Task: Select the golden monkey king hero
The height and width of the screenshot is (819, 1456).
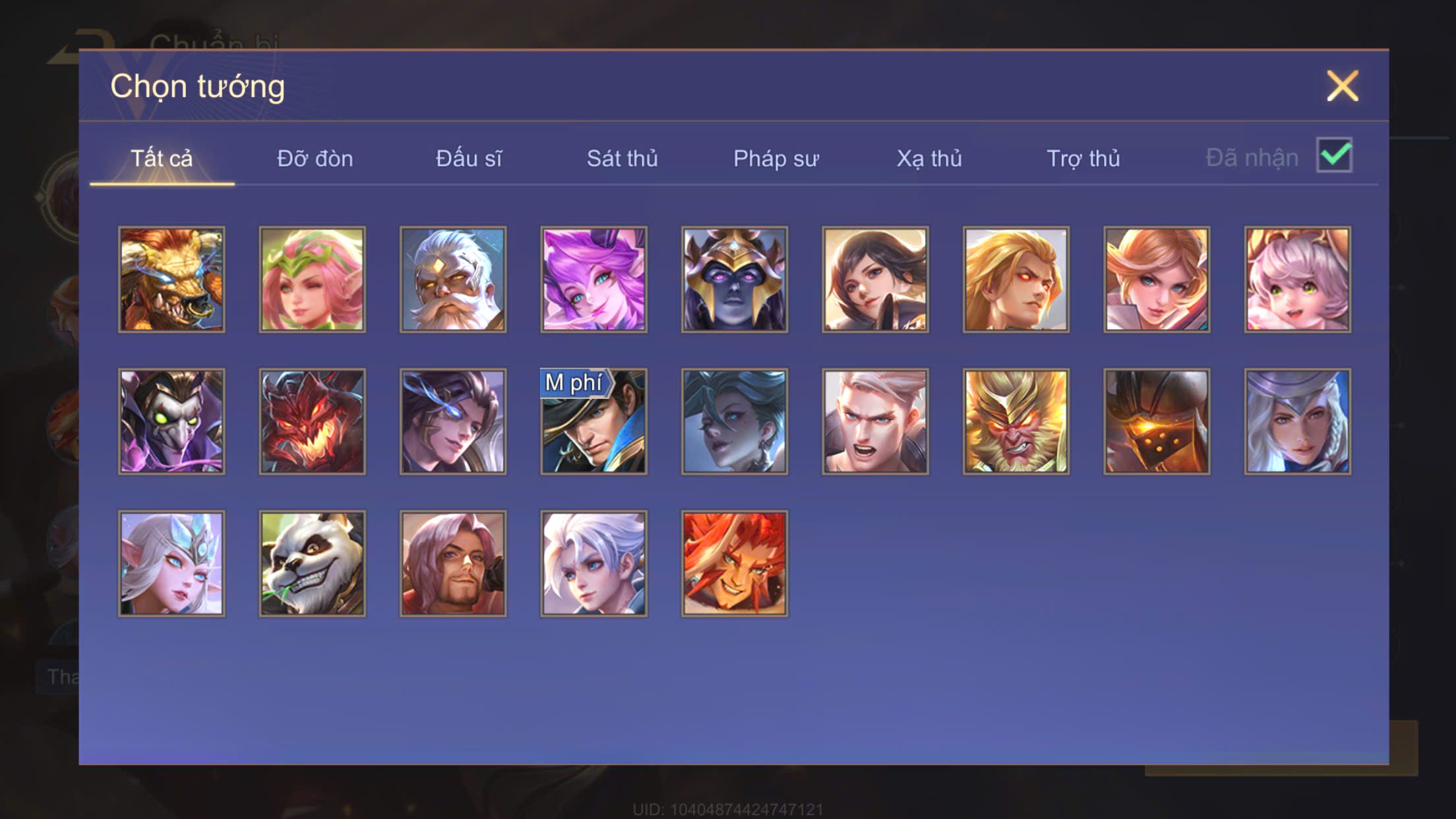Action: [x=1016, y=421]
